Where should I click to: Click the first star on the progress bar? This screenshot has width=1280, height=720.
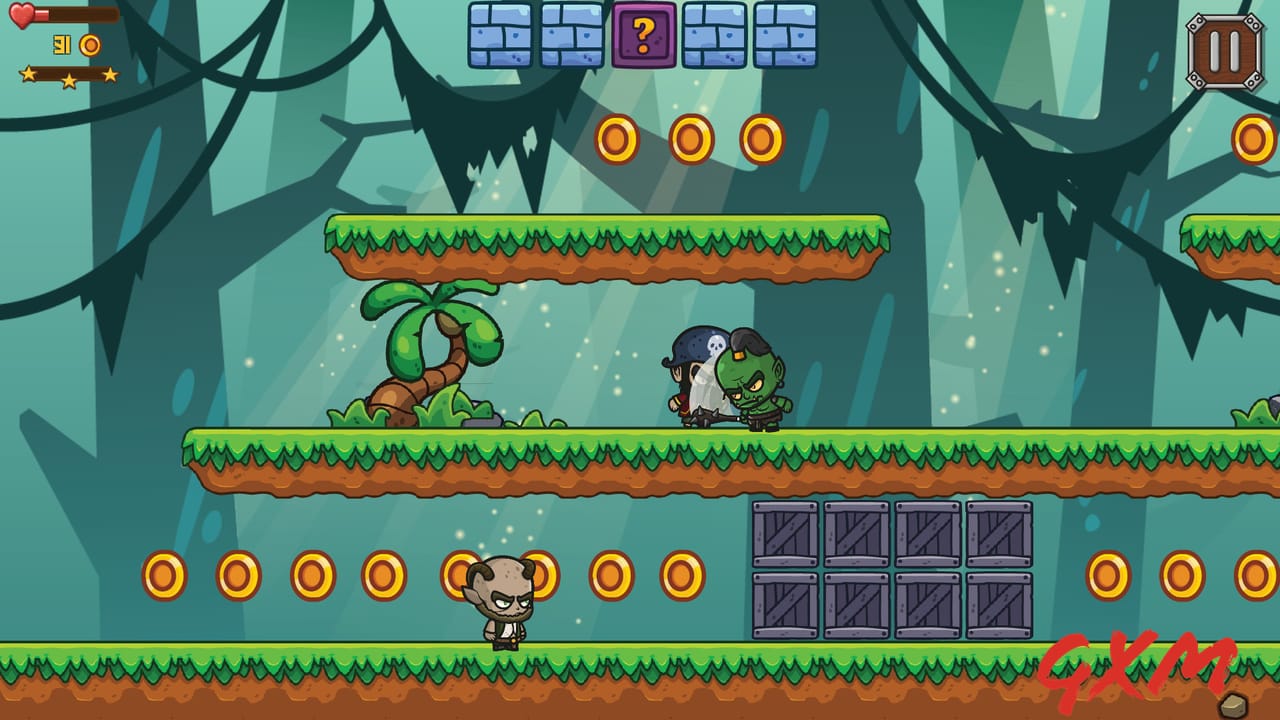point(30,72)
